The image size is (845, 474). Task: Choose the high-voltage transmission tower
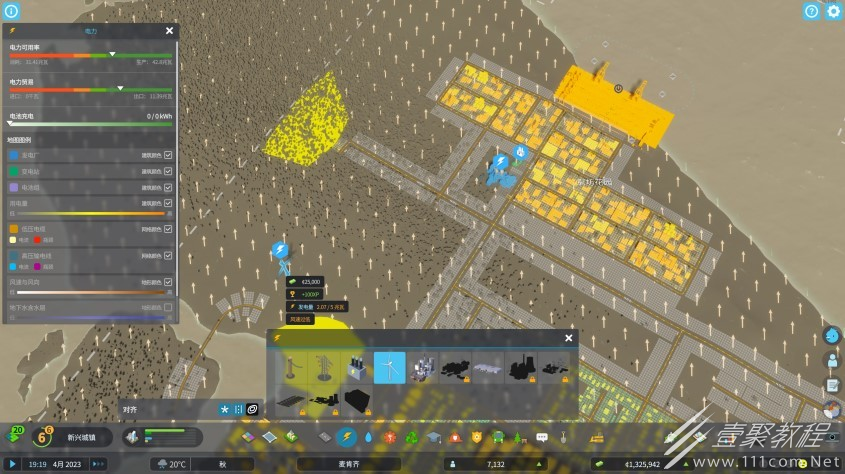(323, 368)
